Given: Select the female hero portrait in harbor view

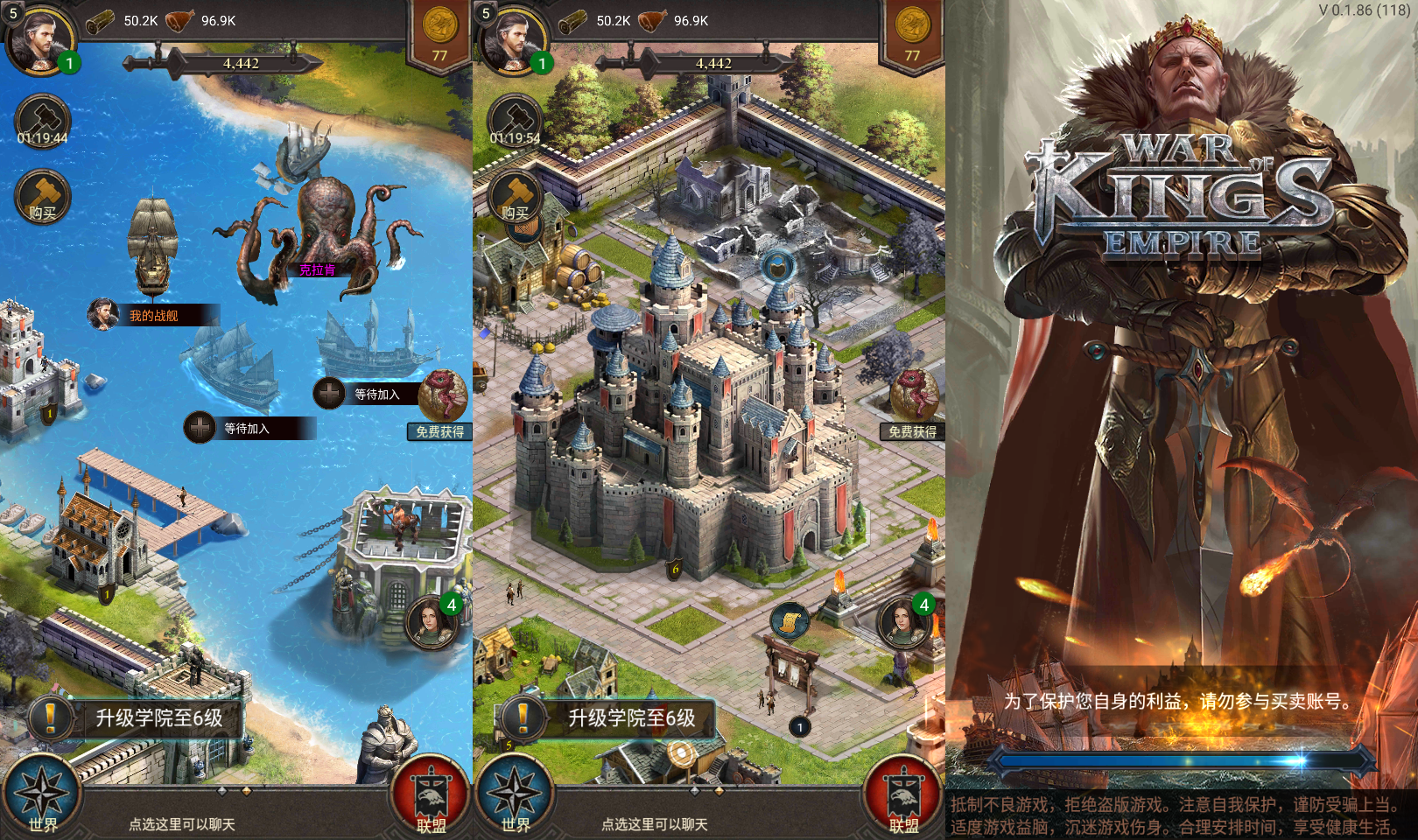Looking at the screenshot, I should pos(431,621).
